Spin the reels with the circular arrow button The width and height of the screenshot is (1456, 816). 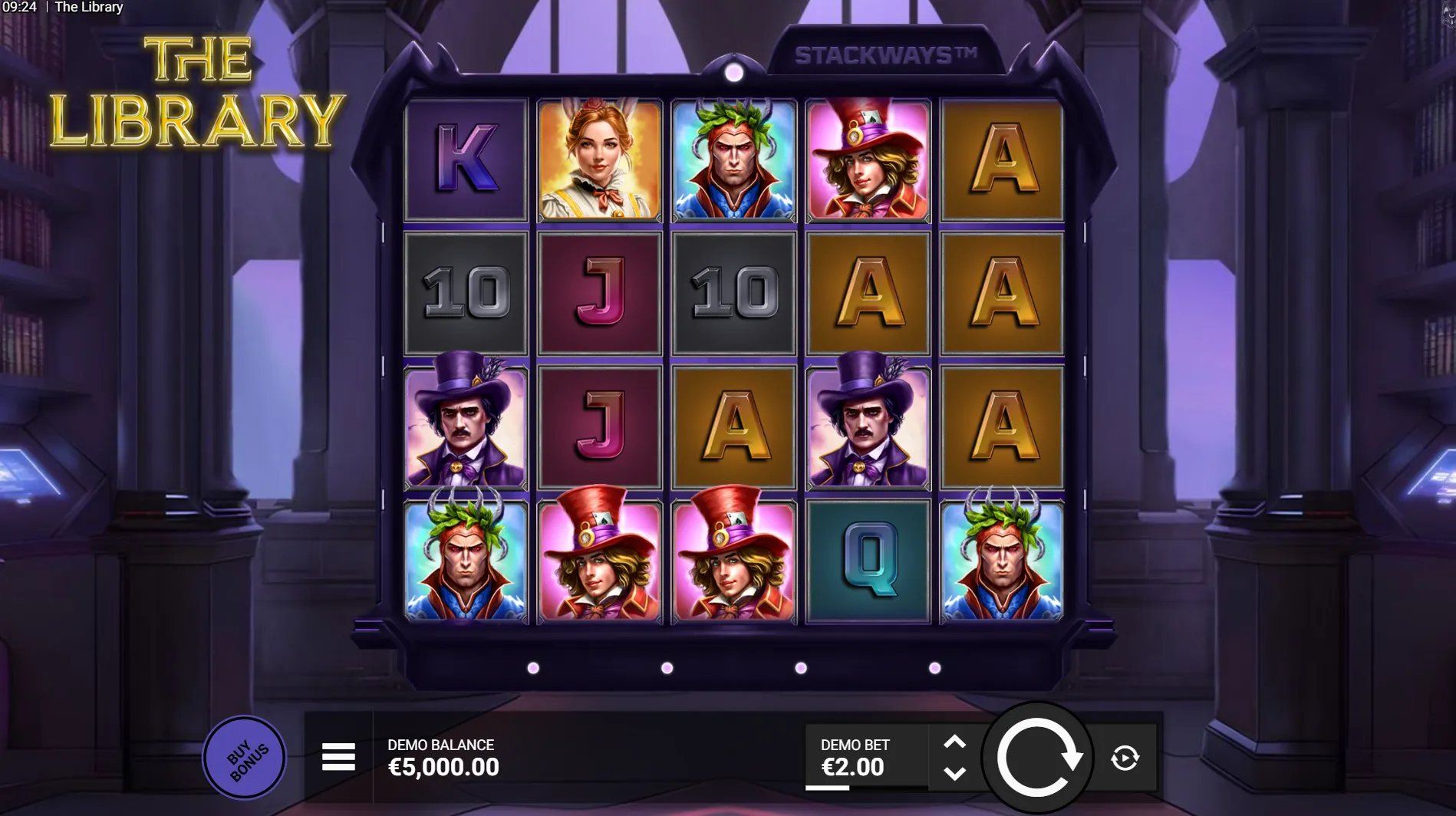(x=1037, y=758)
